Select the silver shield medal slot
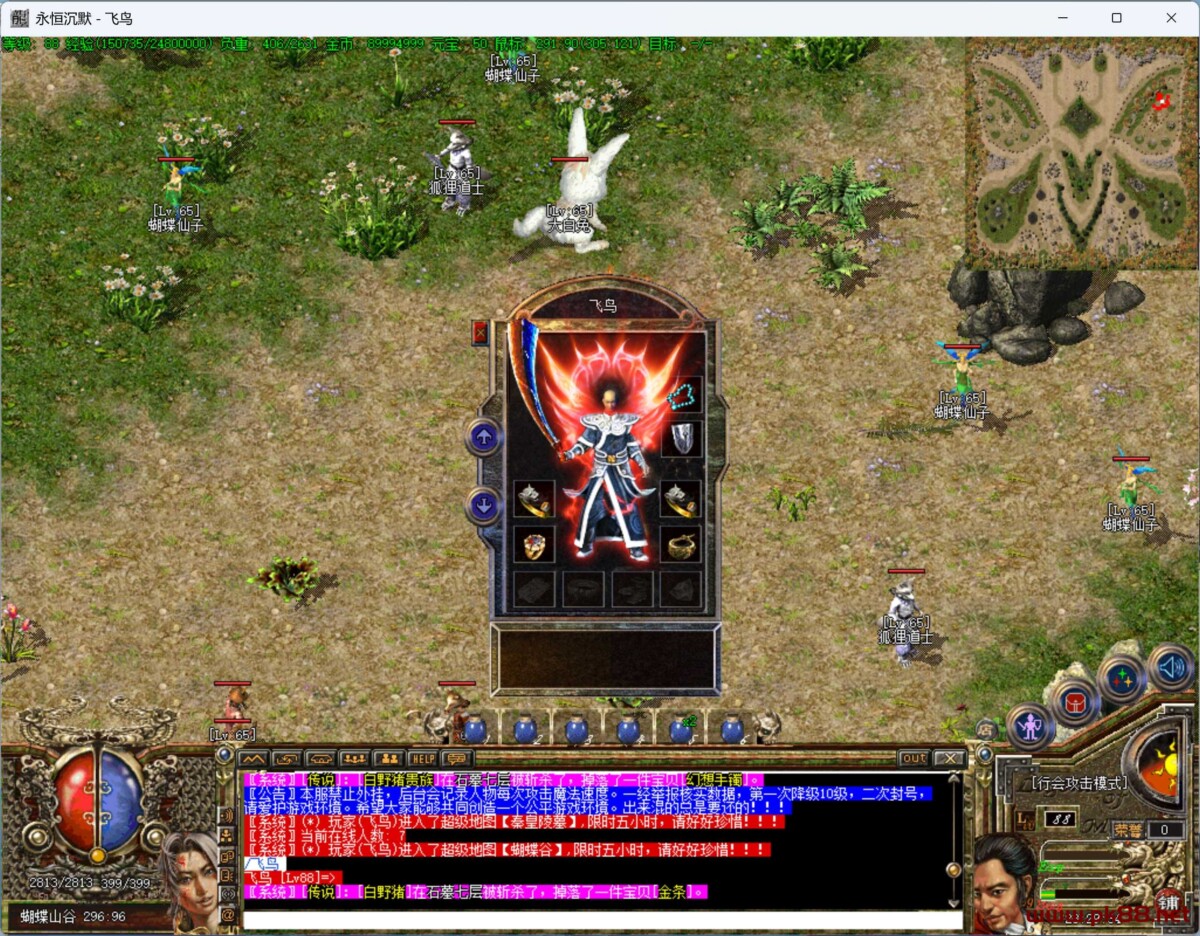Viewport: 1200px width, 936px height. point(682,438)
